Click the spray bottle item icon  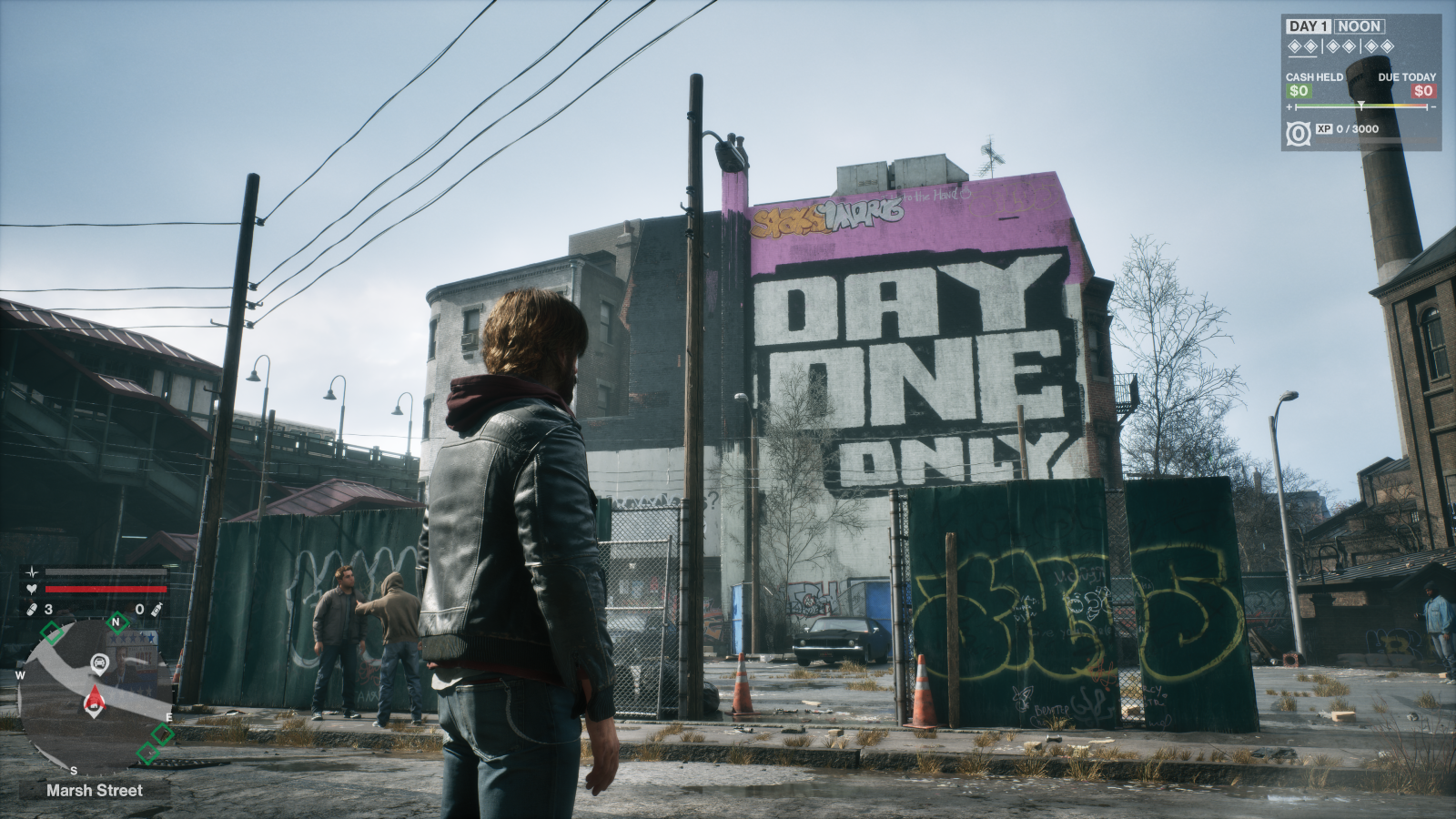pos(157,609)
